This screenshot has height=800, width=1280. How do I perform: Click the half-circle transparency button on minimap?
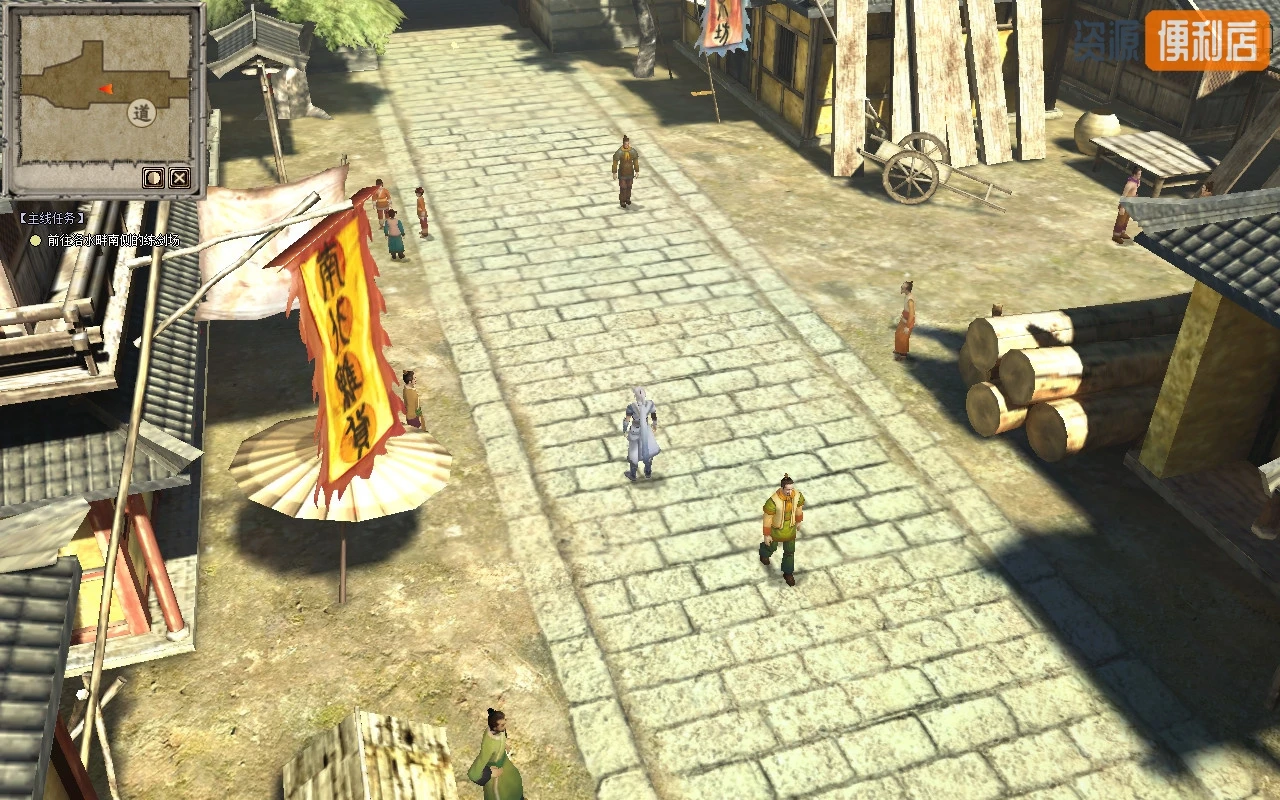[153, 178]
